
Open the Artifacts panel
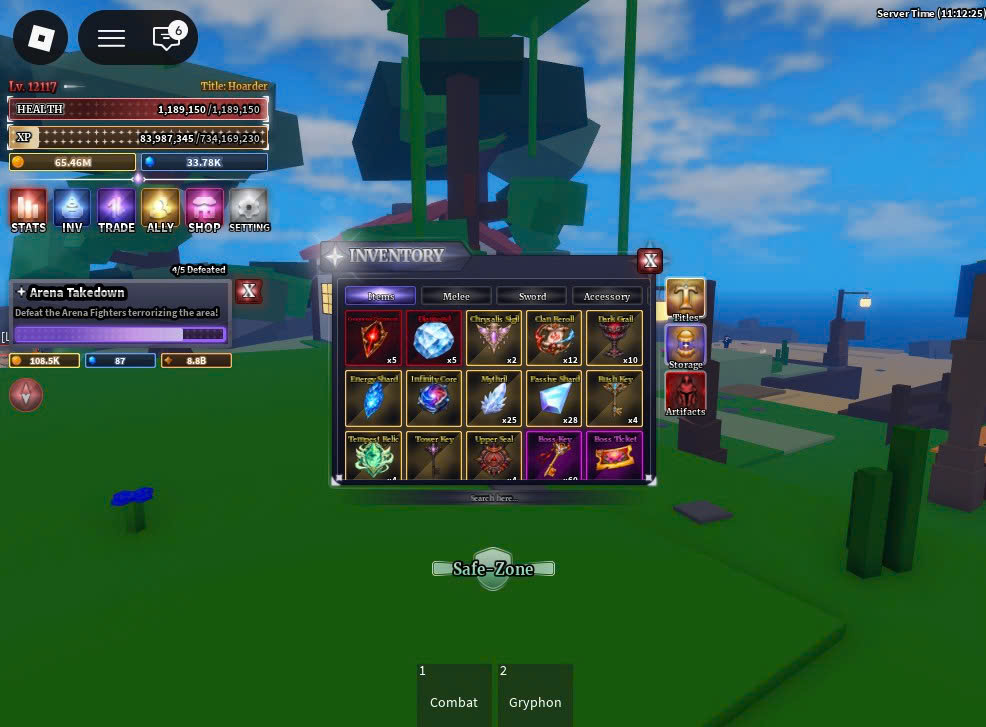pos(686,393)
